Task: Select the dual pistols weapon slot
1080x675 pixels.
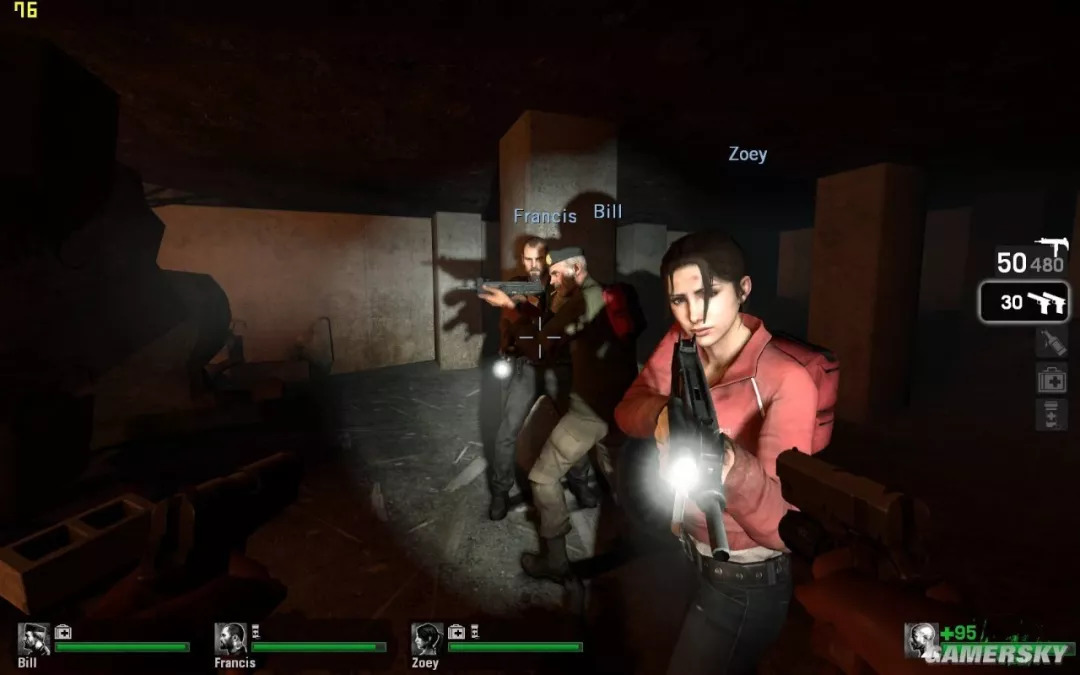Action: (x=1024, y=301)
